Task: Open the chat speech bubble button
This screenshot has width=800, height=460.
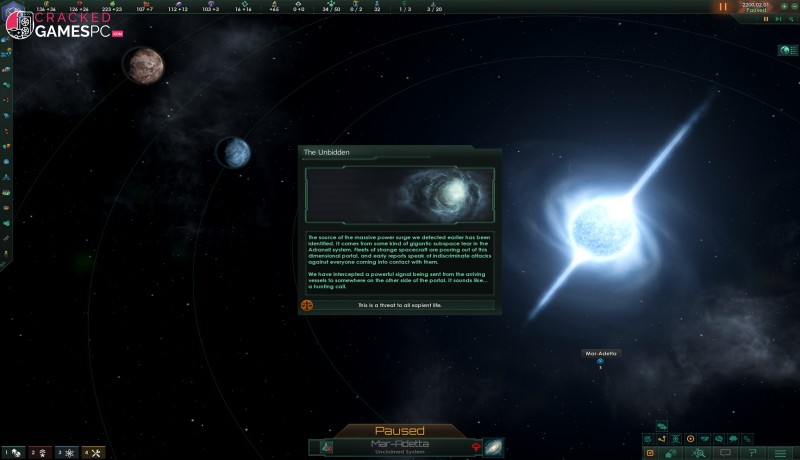Action: pyautogui.click(x=725, y=453)
